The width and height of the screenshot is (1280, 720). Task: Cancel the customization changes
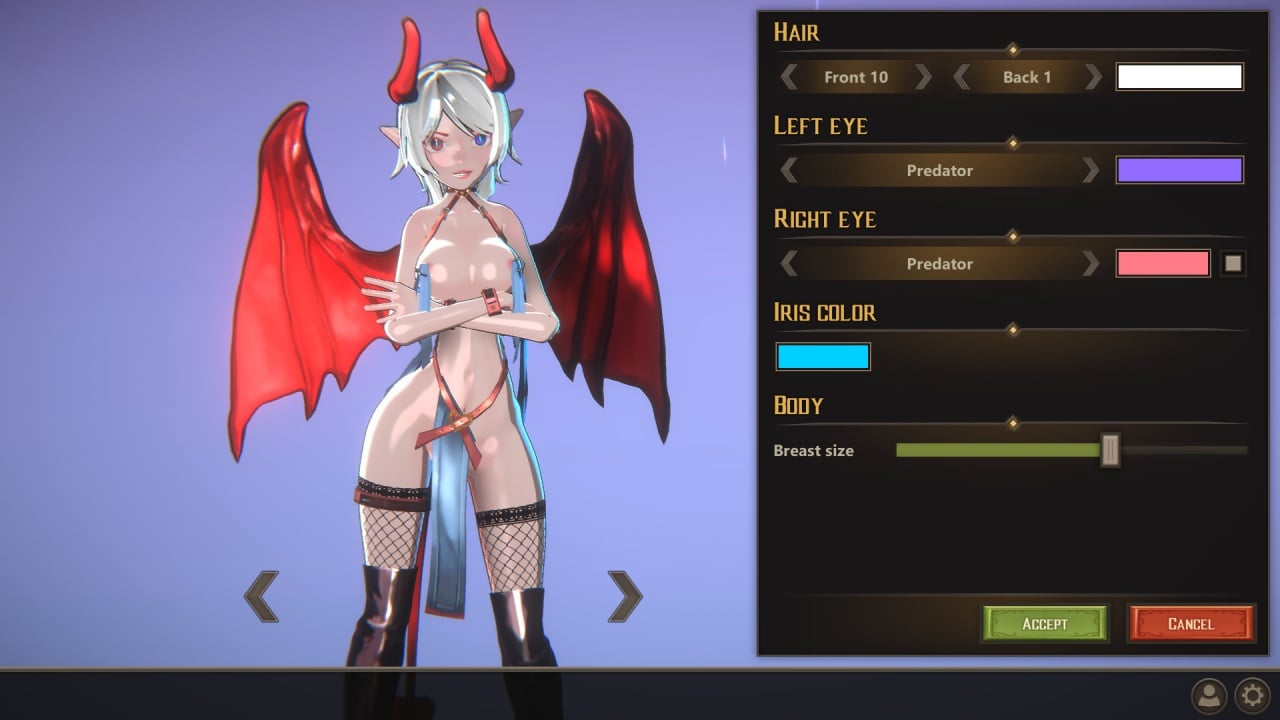(1190, 623)
